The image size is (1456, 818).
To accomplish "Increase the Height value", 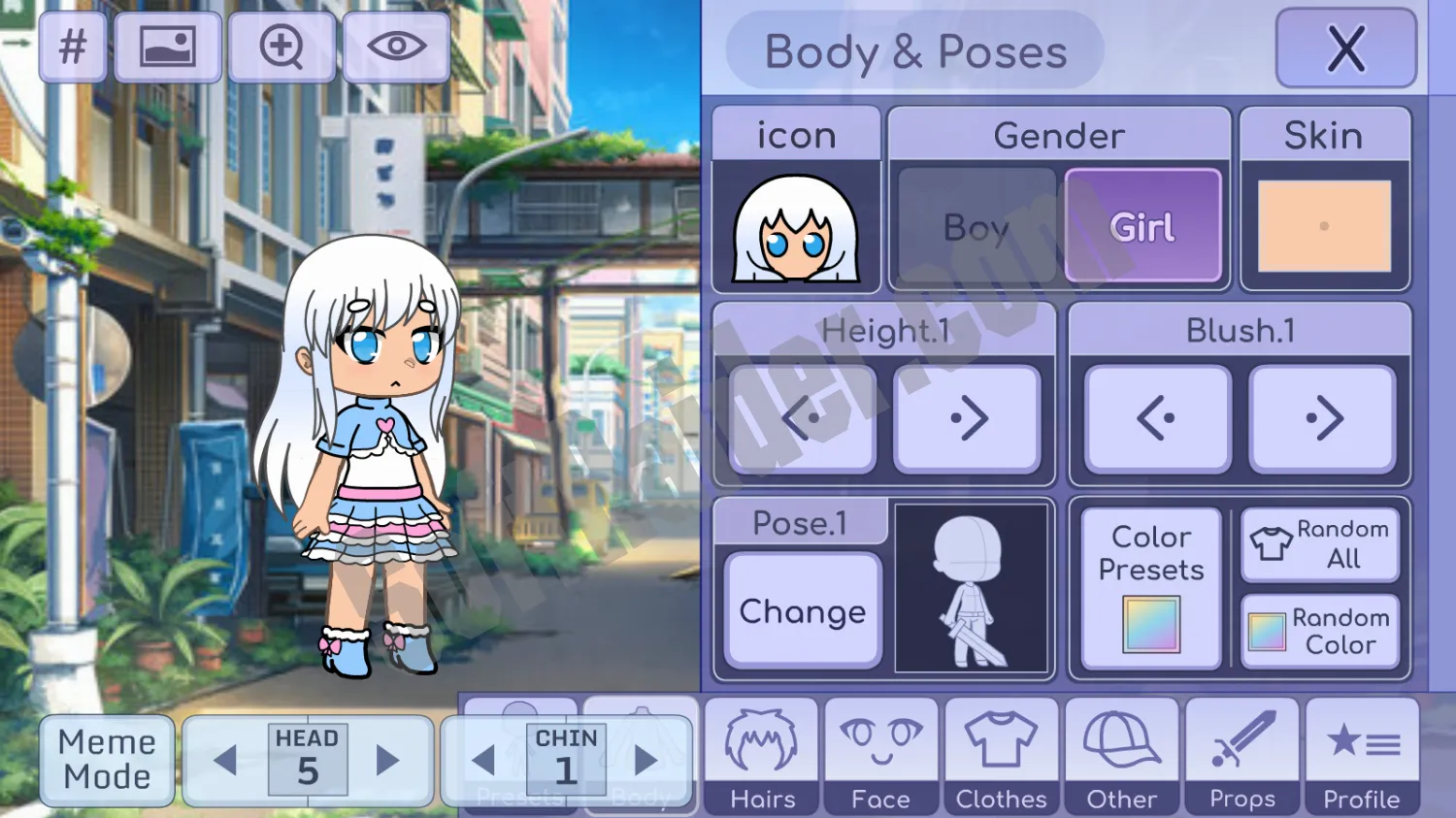I will (x=968, y=419).
